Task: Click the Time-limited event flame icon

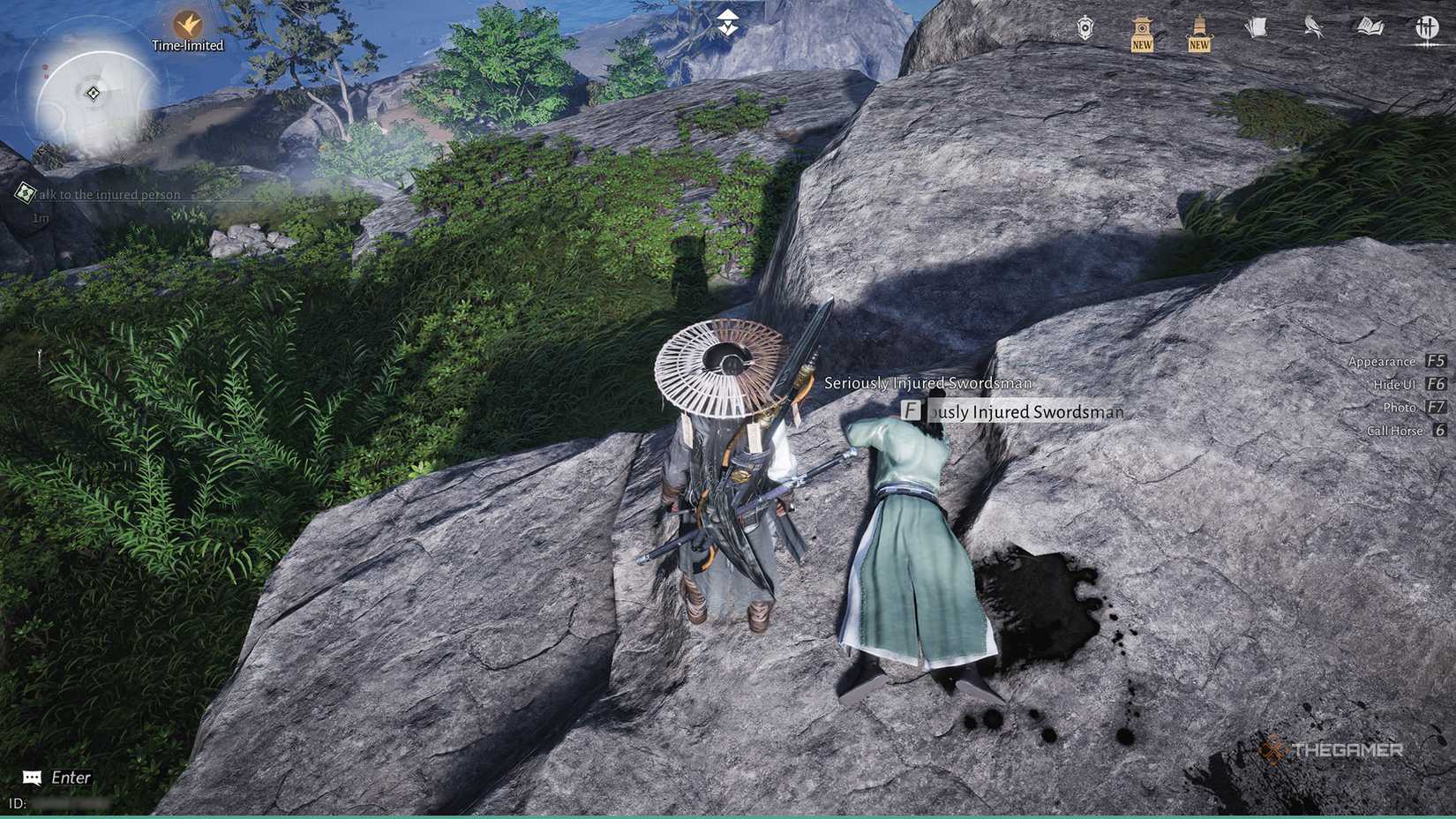Action: [188, 22]
